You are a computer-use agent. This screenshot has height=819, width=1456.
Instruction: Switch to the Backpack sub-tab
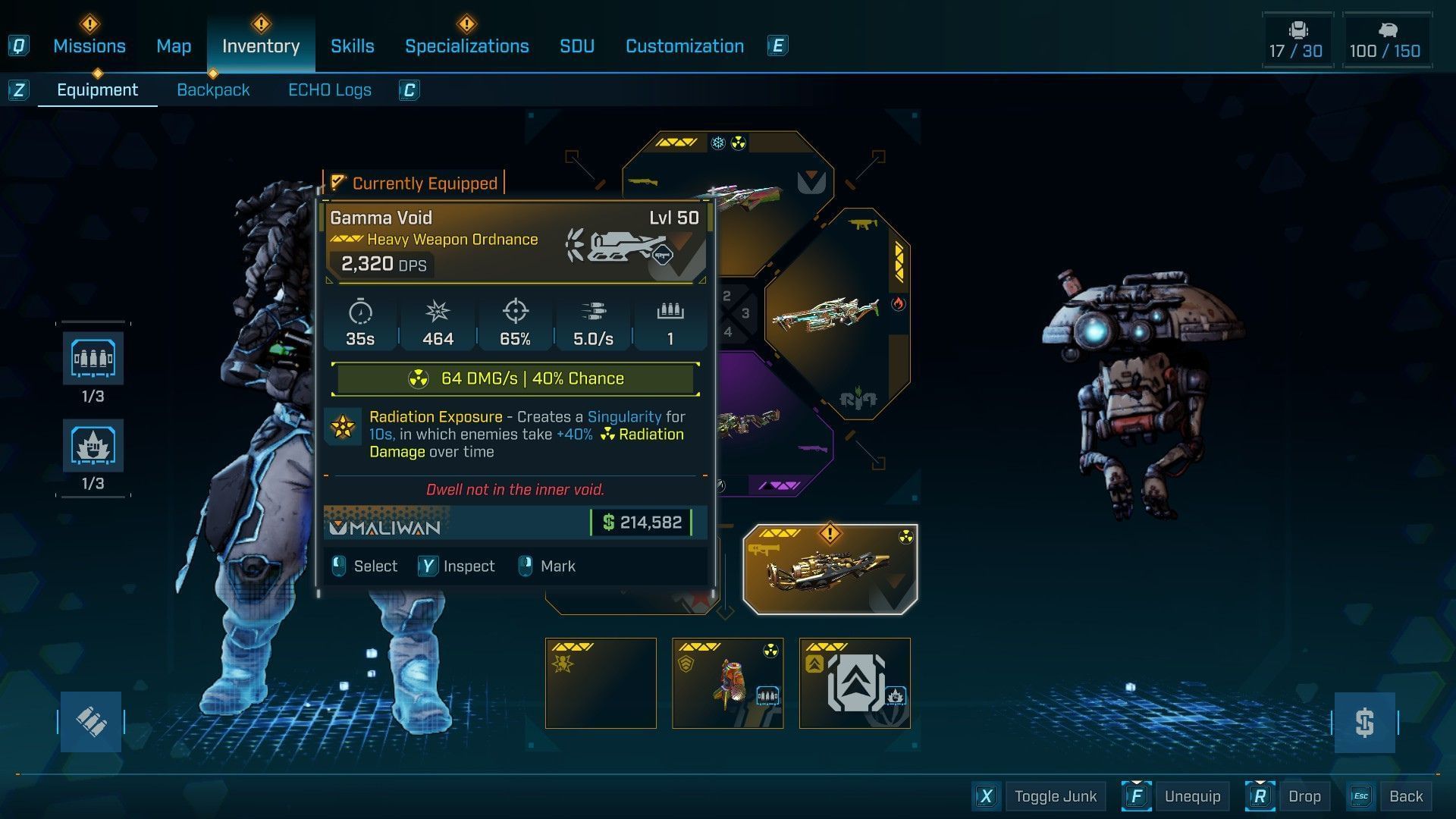[213, 90]
